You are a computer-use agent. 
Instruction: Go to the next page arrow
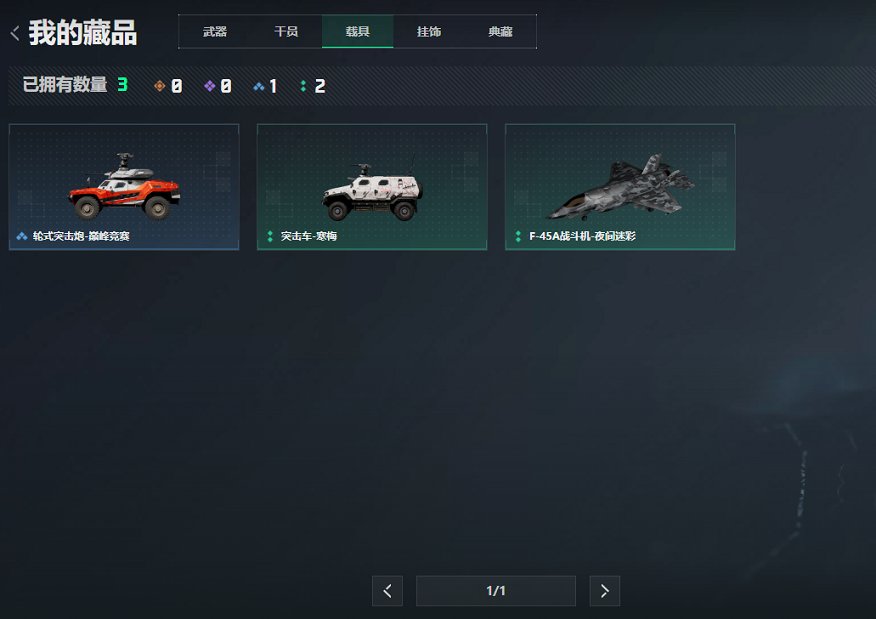tap(604, 591)
